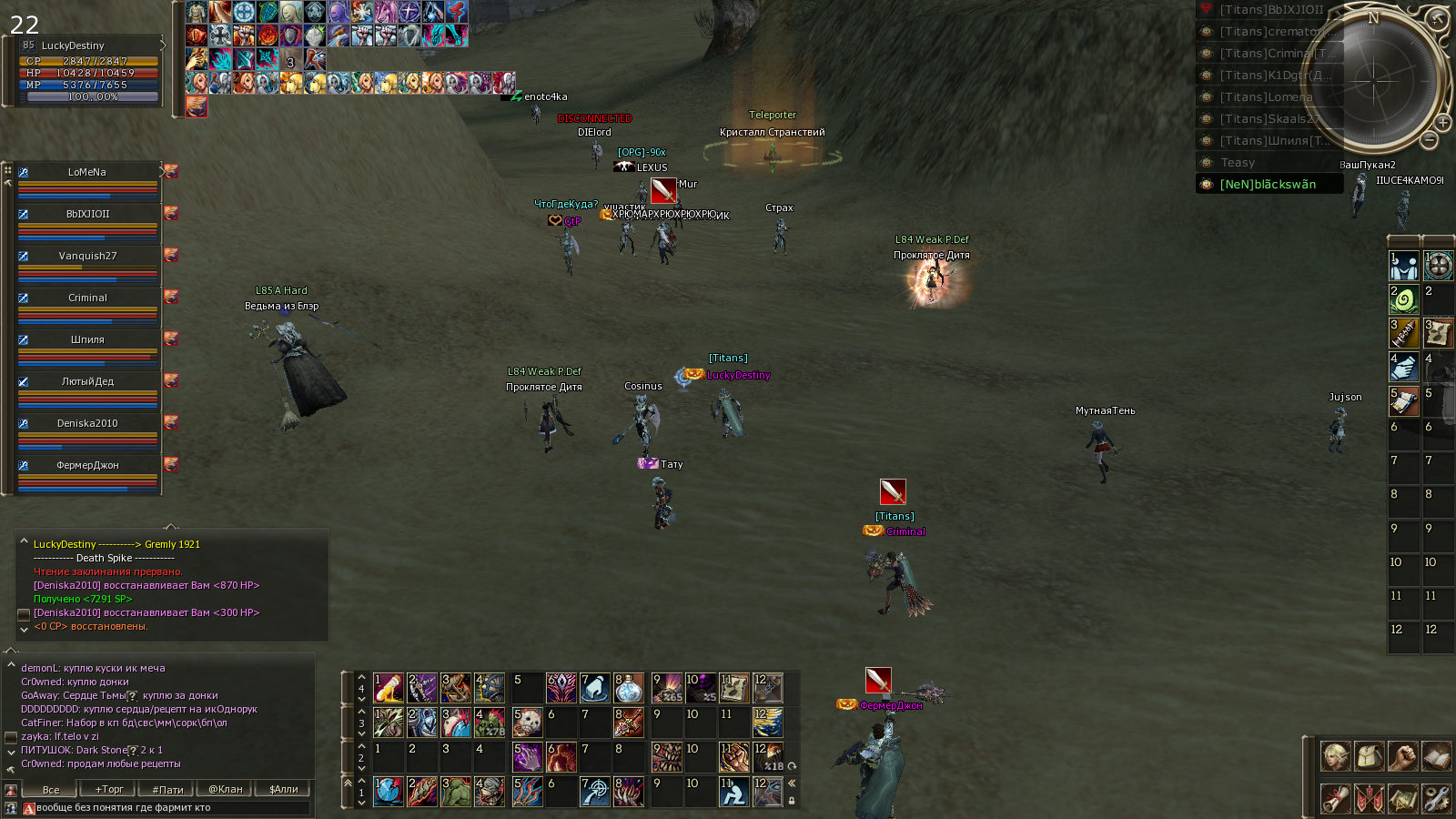Activate the sit-down pose skill slot

[733, 792]
